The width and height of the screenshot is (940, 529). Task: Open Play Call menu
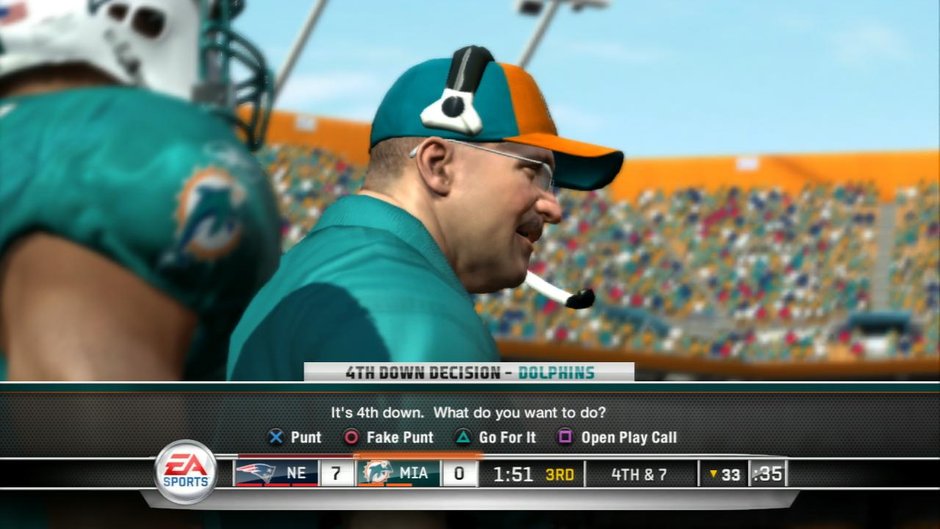pyautogui.click(x=617, y=437)
